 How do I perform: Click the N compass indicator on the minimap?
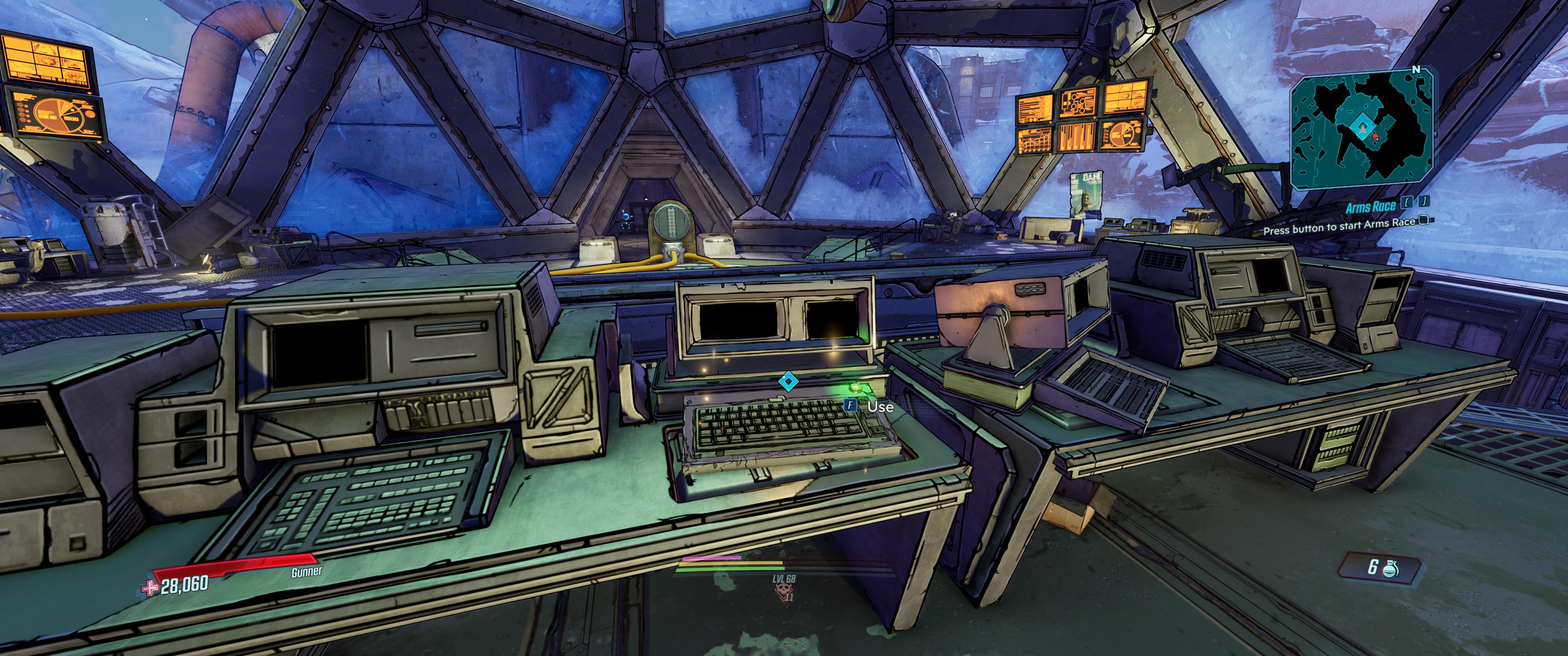pos(1416,69)
